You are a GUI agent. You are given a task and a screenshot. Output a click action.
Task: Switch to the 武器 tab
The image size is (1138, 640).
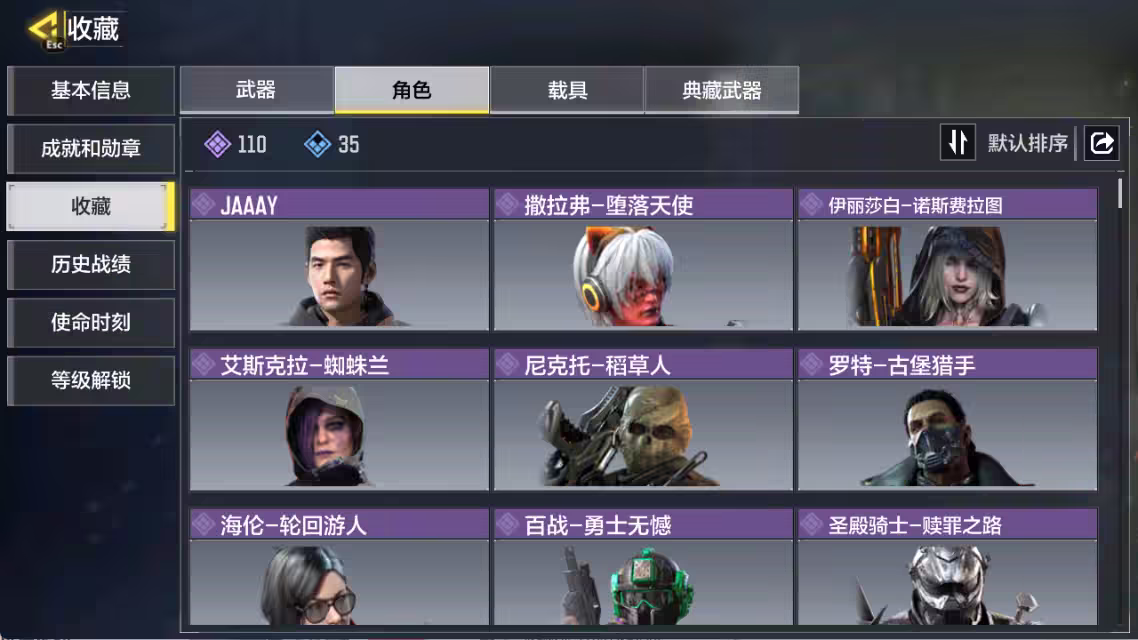click(x=256, y=91)
